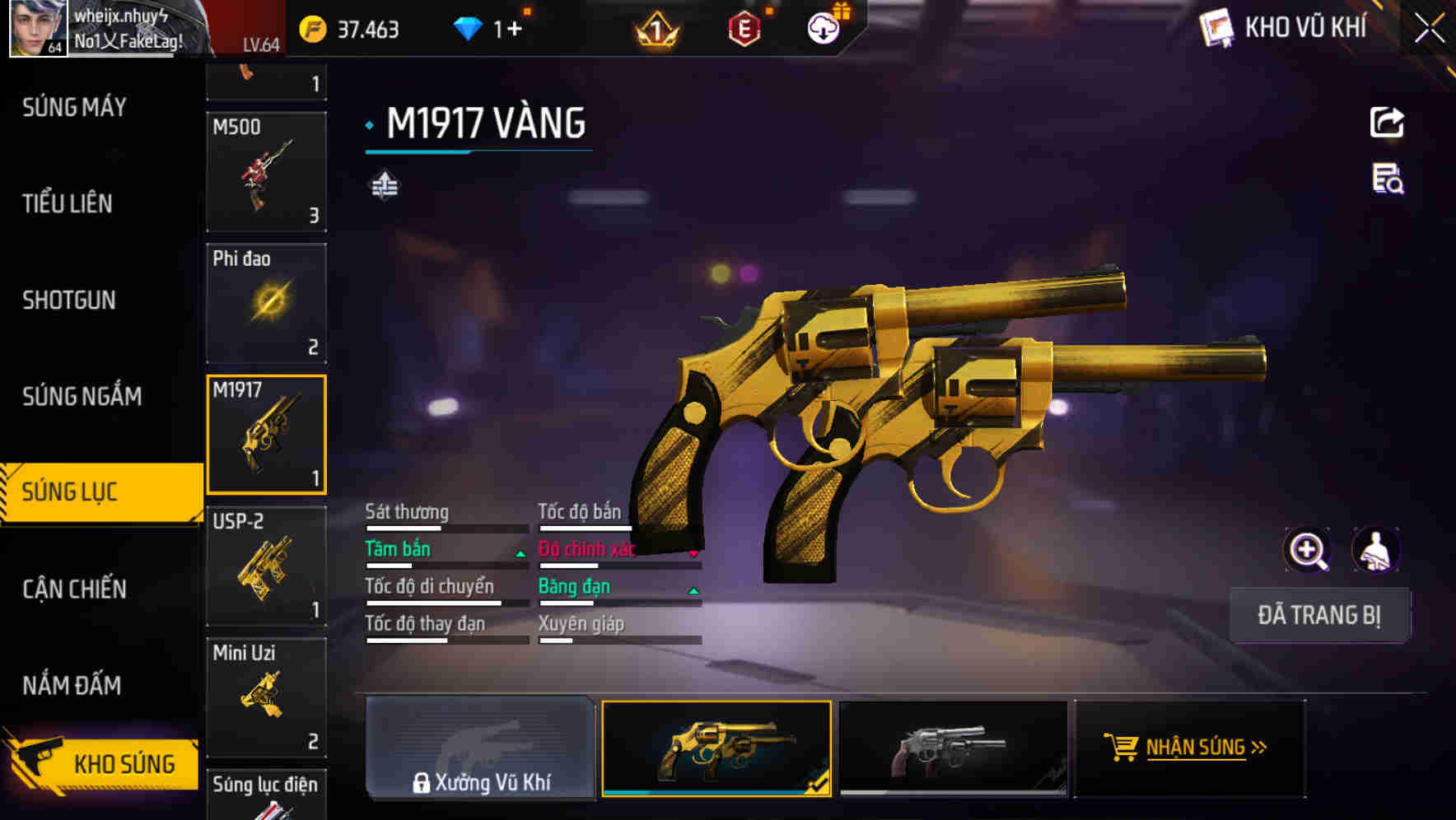The width and height of the screenshot is (1456, 820).
Task: Click the diamond currency icon
Action: (469, 29)
